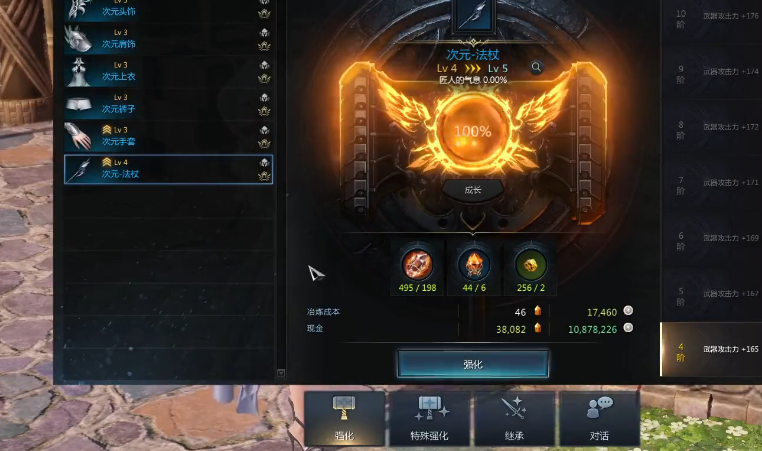The height and width of the screenshot is (451, 762).
Task: Choose the 次元手套 gloves row
Action: 168,136
